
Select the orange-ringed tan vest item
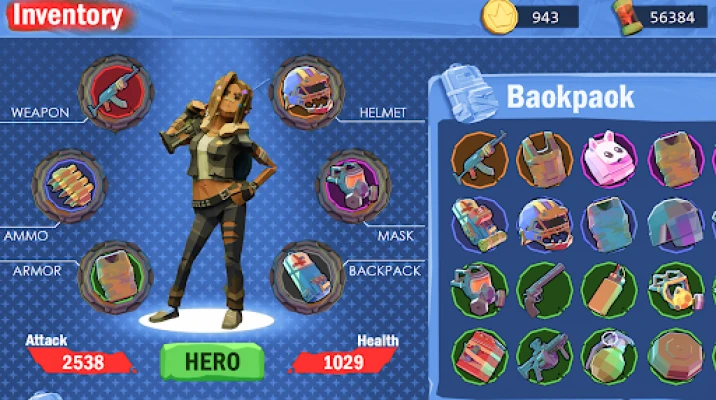point(546,160)
